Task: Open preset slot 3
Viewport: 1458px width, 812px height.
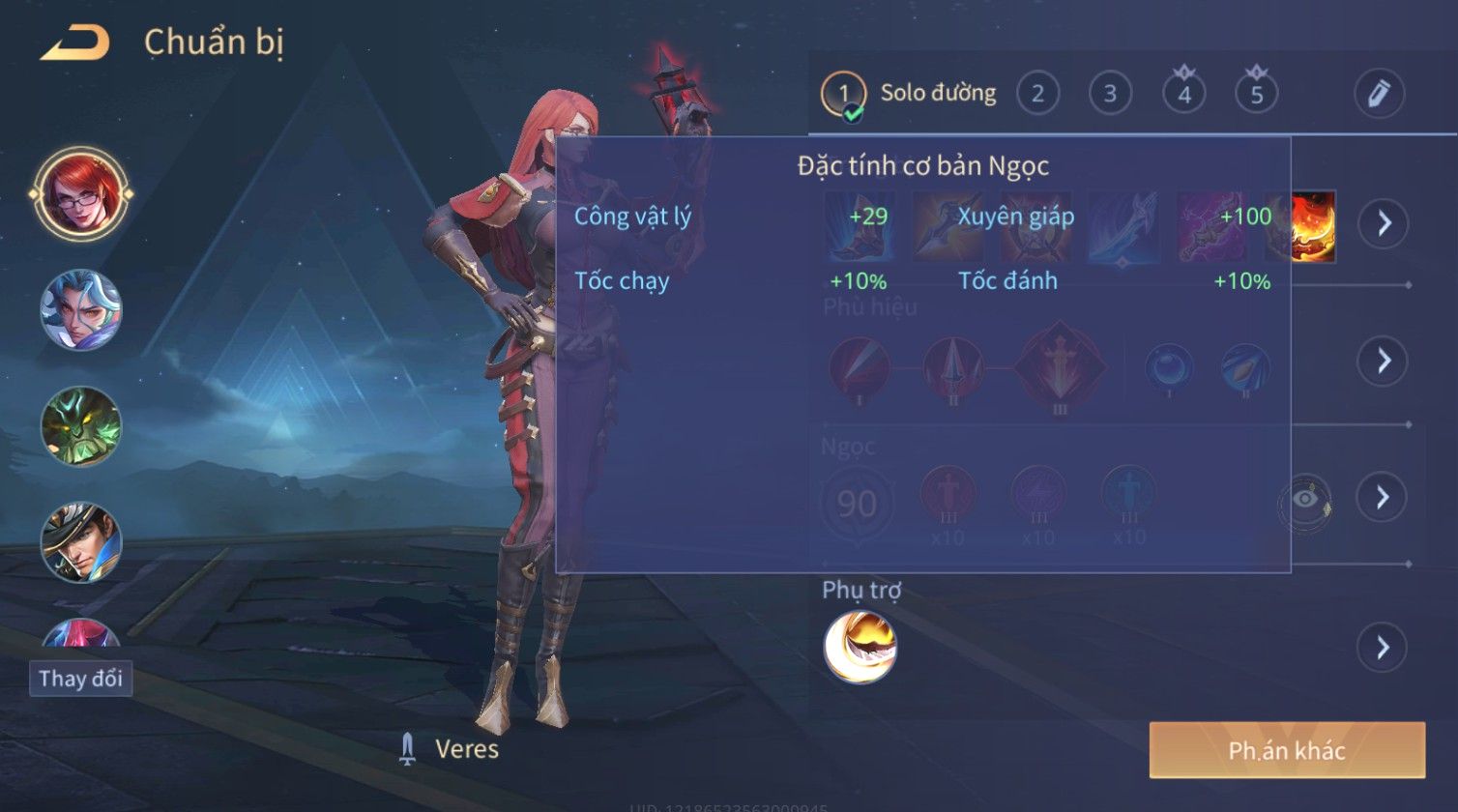Action: [x=1110, y=94]
